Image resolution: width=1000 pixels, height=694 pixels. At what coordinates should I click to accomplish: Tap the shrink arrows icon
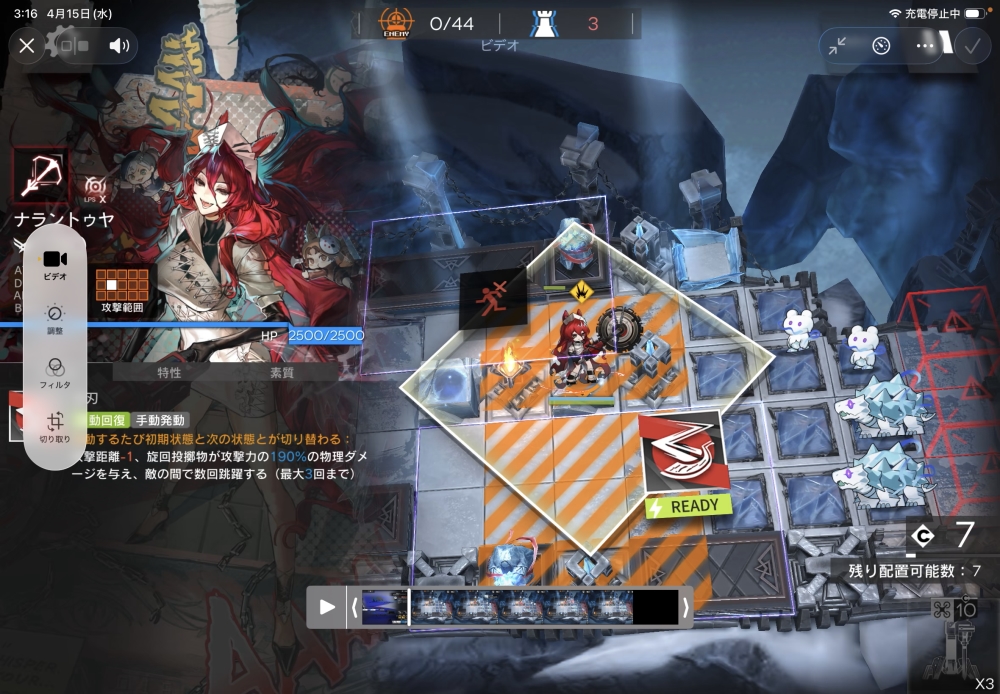click(x=838, y=46)
